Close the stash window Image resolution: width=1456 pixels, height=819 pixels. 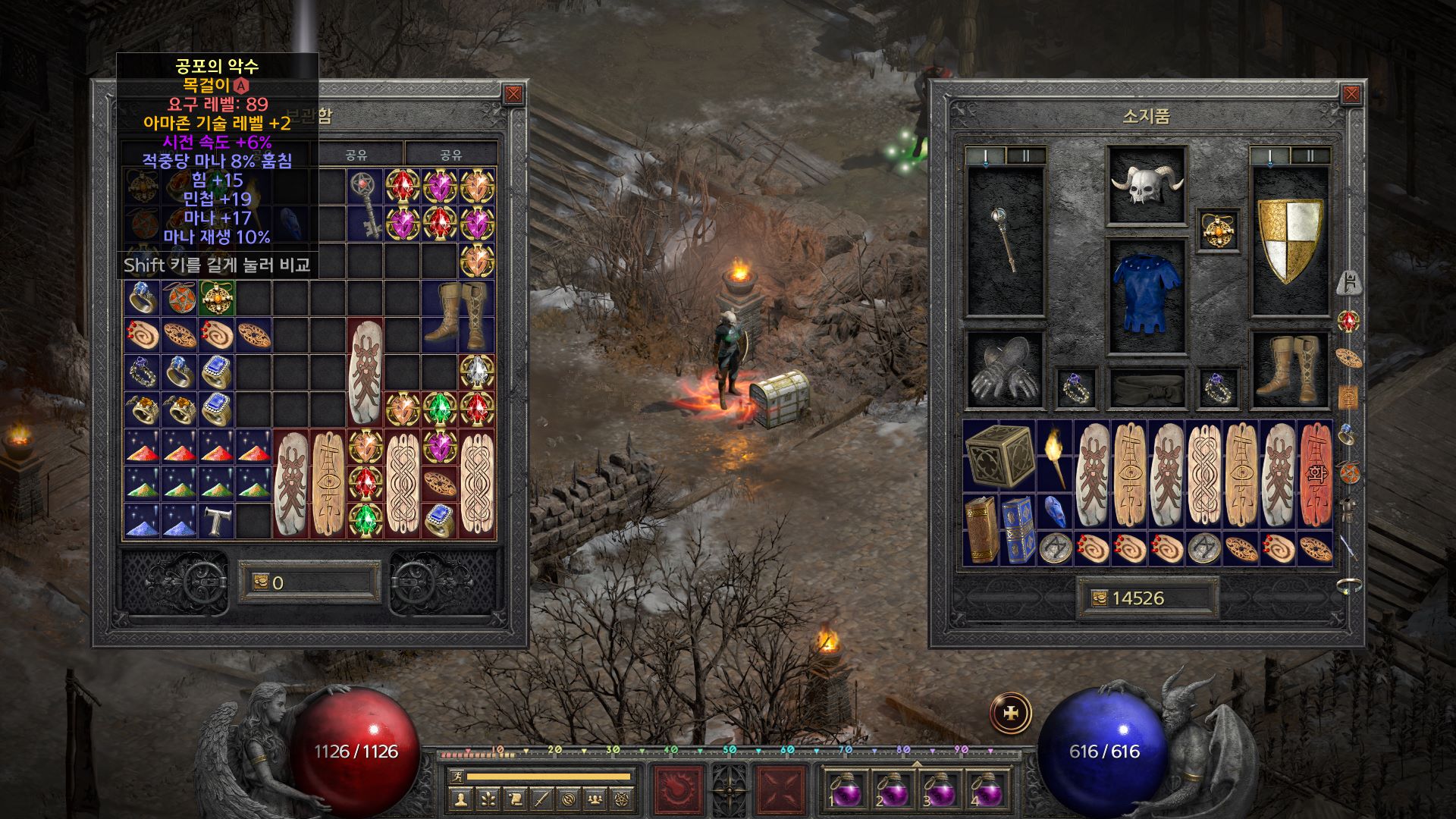point(513,94)
